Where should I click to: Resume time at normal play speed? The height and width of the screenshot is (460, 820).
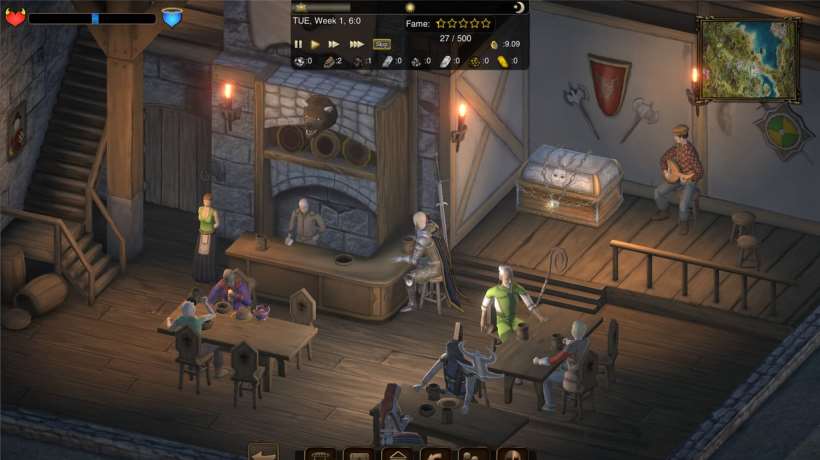tap(316, 44)
